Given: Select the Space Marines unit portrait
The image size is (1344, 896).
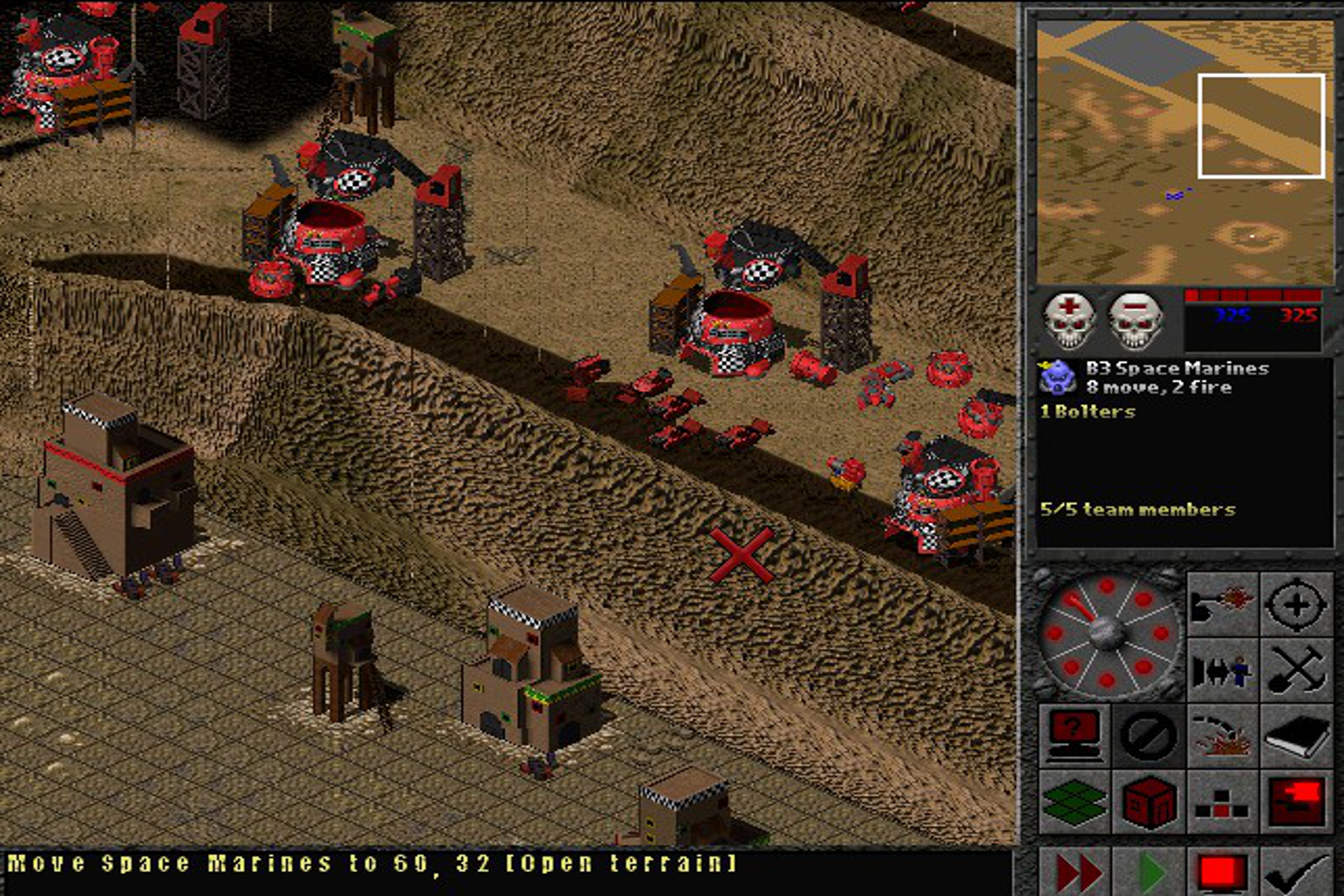Looking at the screenshot, I should (1057, 377).
